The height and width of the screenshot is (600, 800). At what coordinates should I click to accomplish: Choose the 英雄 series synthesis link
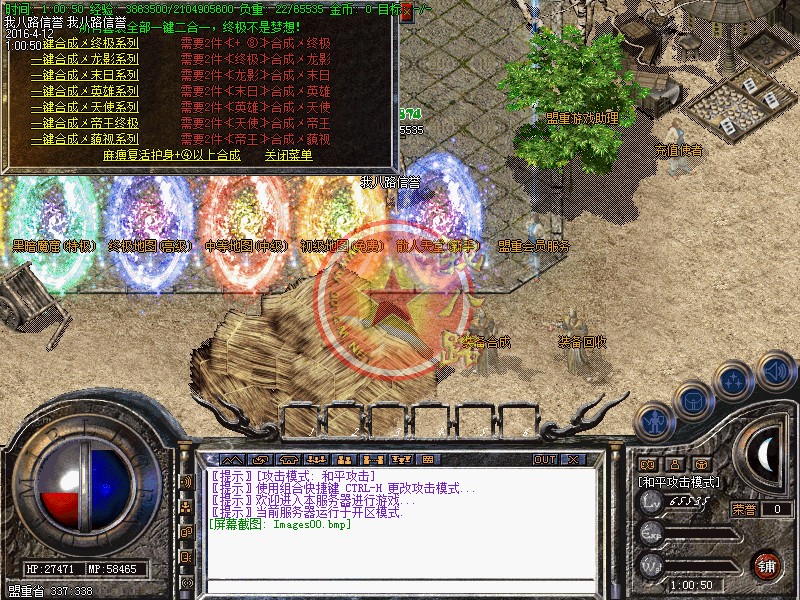[84, 91]
